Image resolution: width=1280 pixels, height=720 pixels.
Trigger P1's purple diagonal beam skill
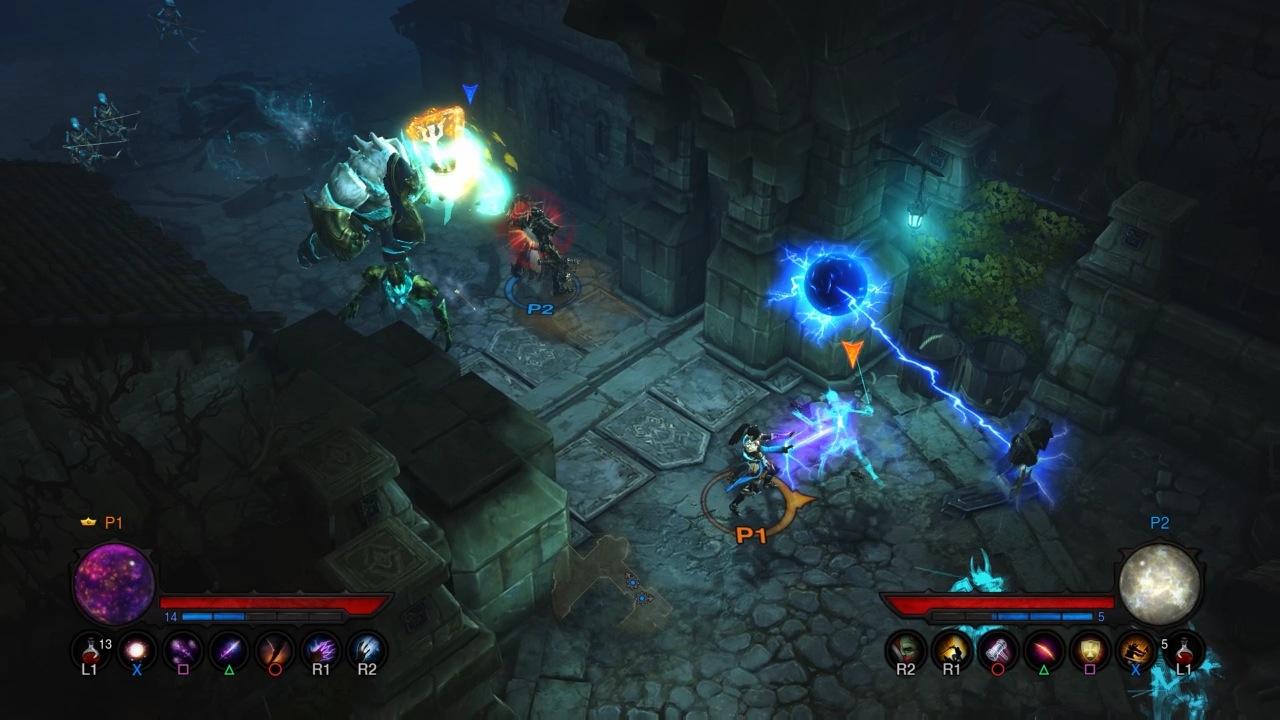228,650
